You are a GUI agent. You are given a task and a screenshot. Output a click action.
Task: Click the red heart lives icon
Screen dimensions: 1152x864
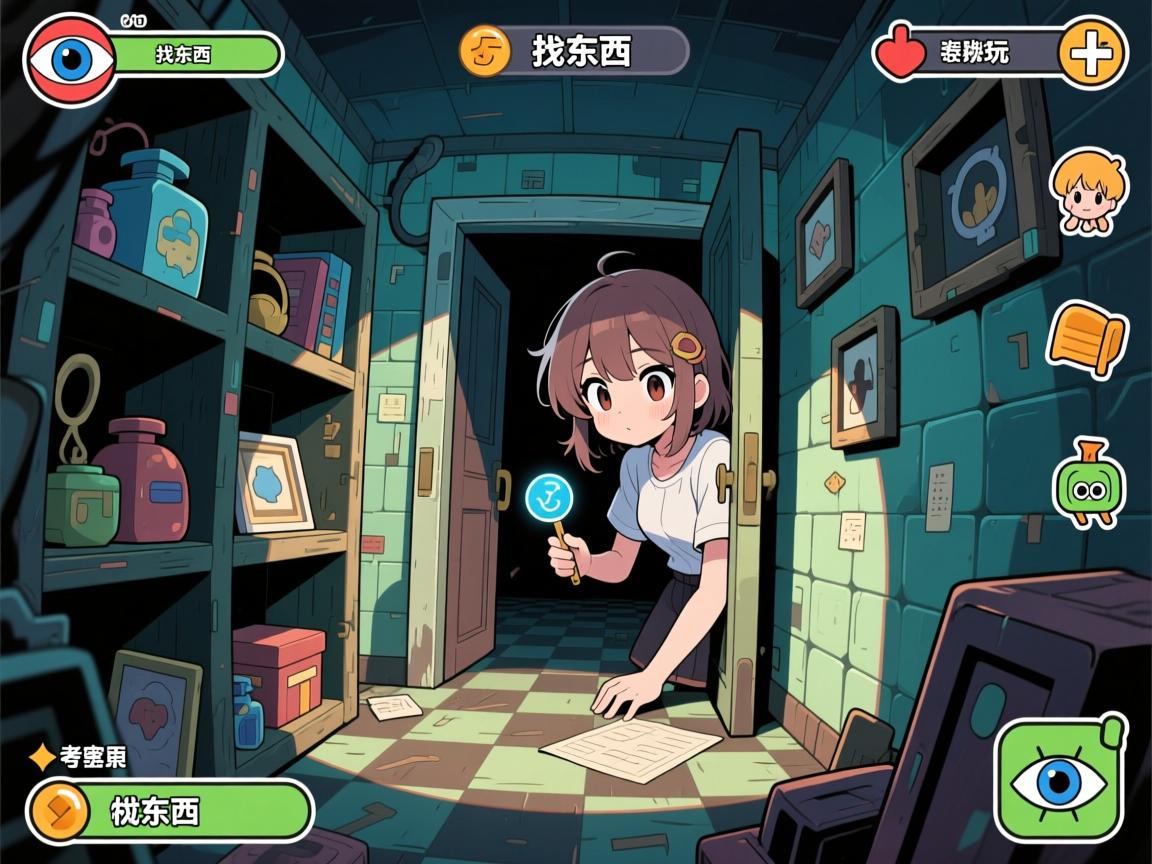(901, 53)
